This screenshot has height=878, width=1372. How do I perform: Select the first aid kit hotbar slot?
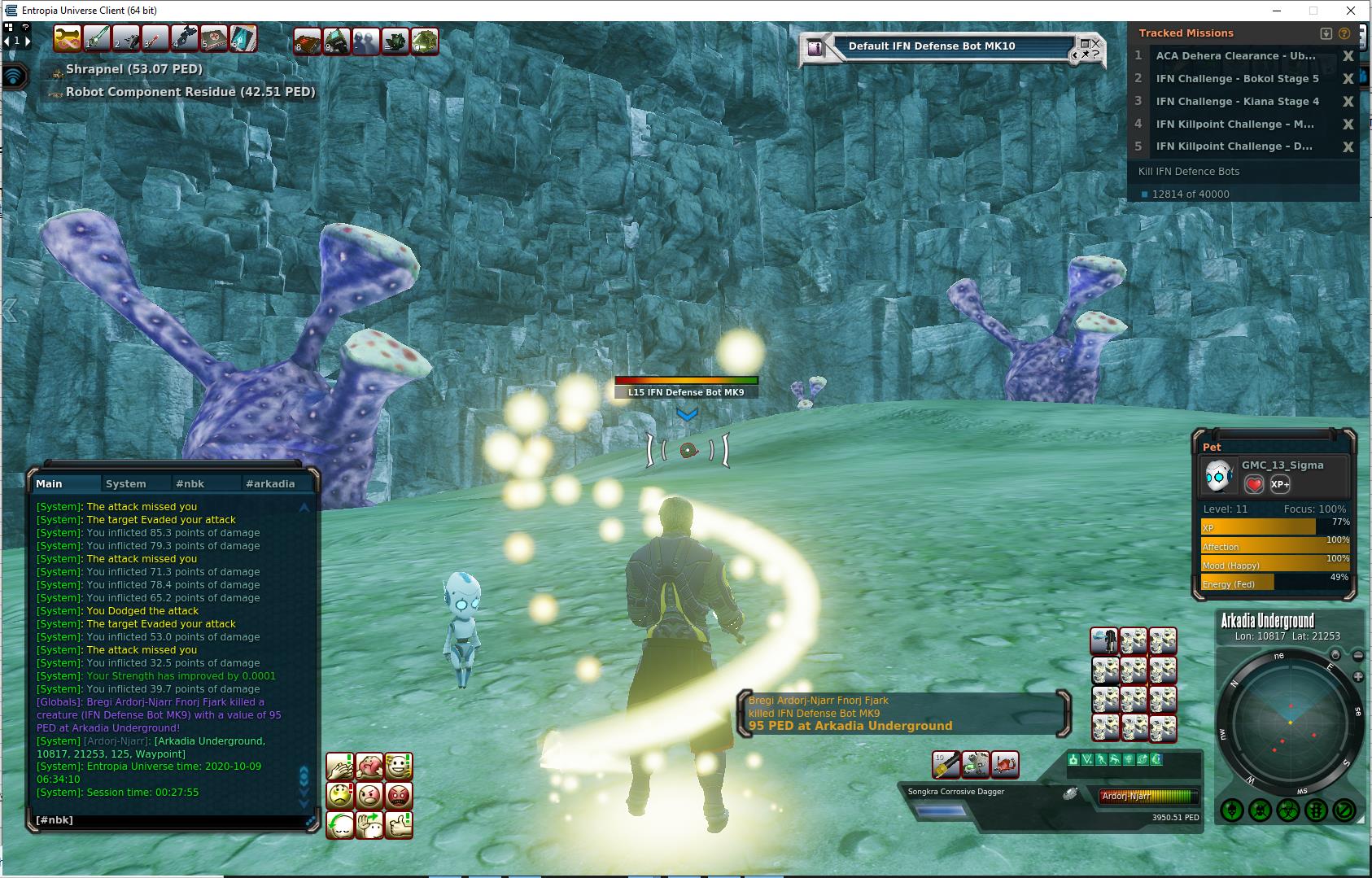coord(213,38)
